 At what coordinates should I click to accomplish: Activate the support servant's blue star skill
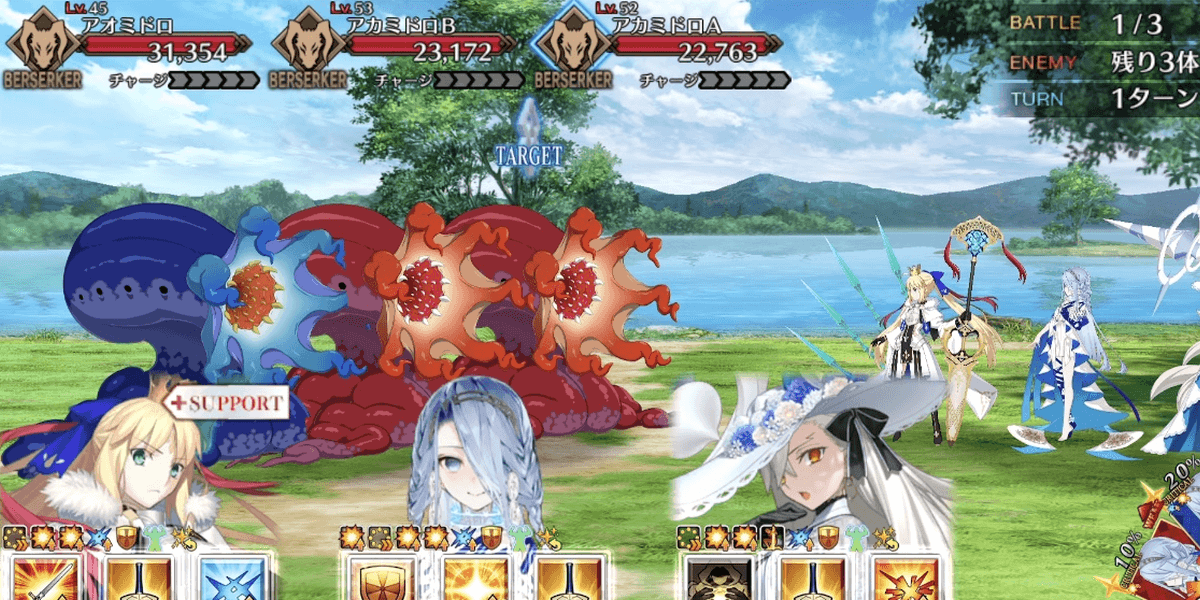pyautogui.click(x=232, y=580)
